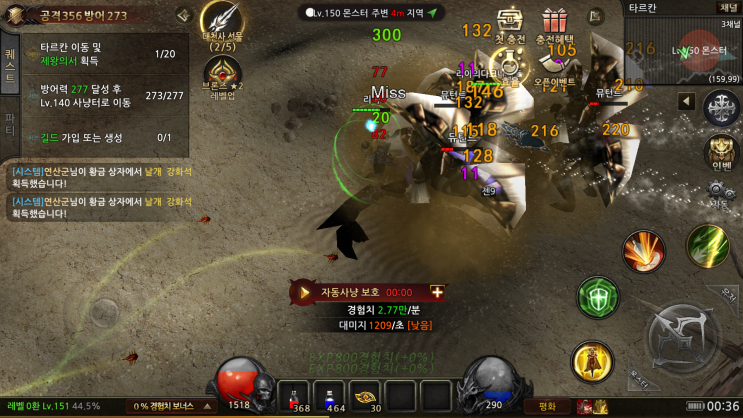Click the 채널 channel button
Image resolution: width=743 pixels, height=418 pixels.
click(728, 8)
